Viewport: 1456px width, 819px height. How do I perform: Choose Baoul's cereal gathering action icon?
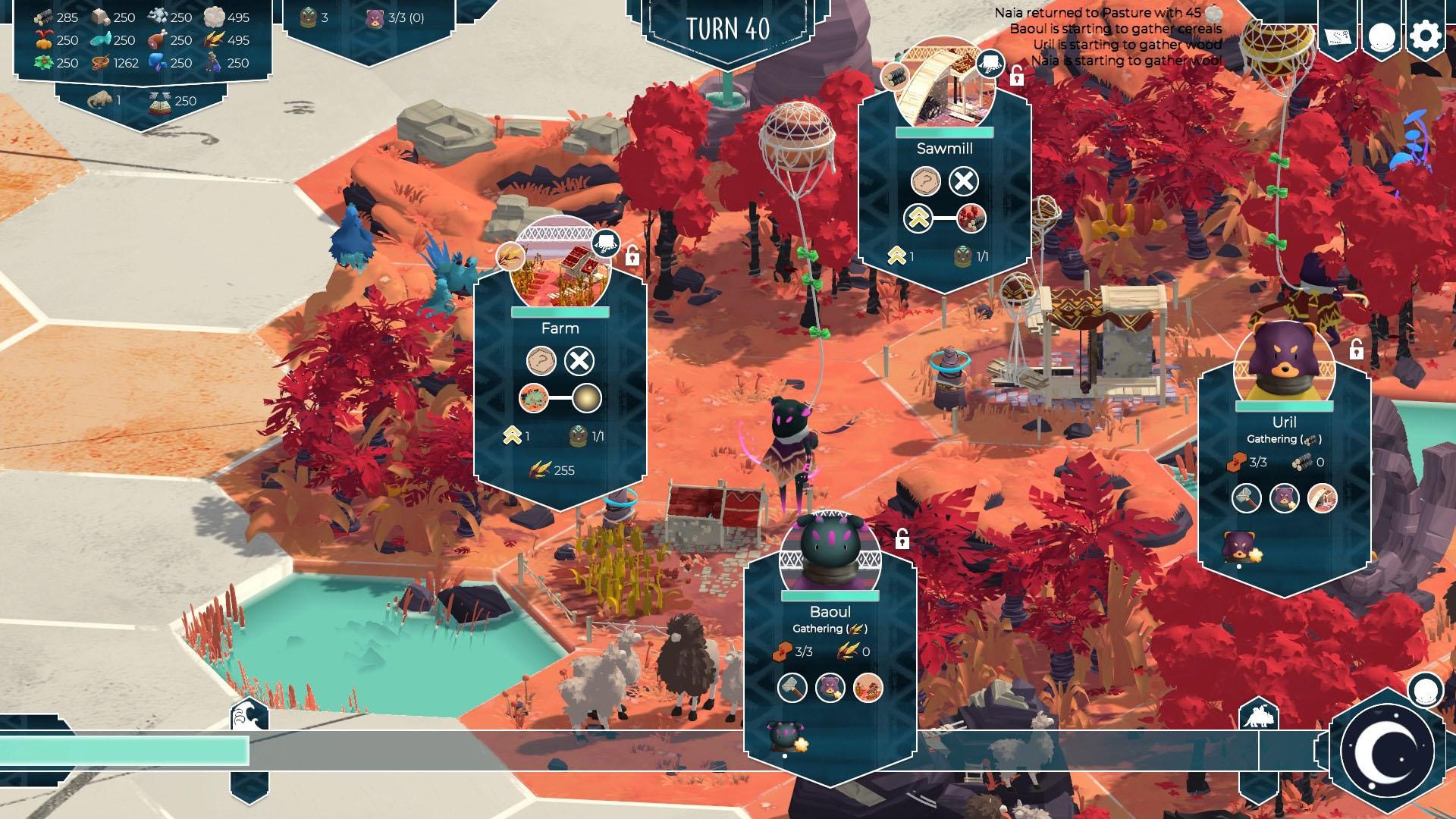coord(868,688)
